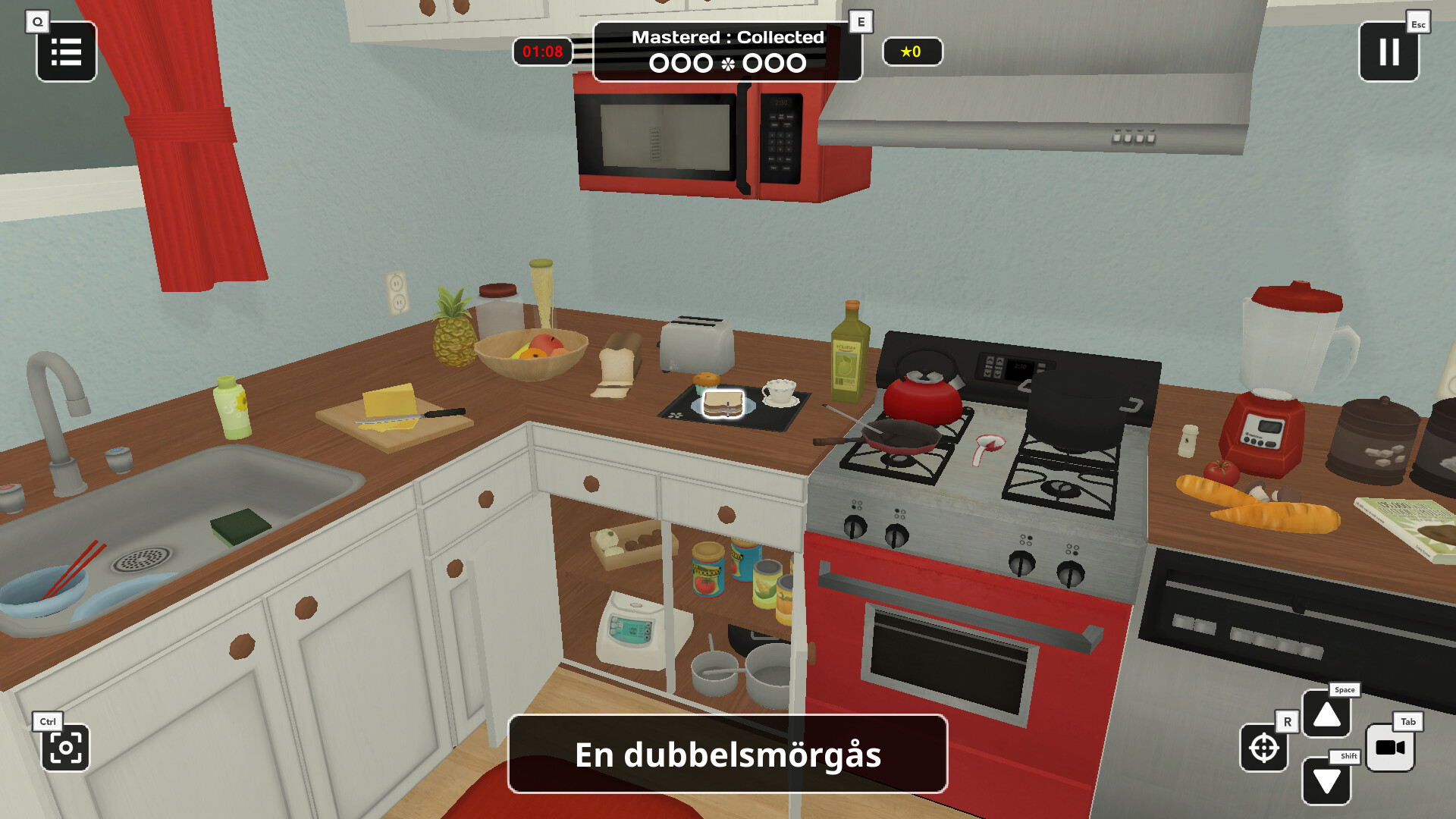Open the objectives list icon
The height and width of the screenshot is (819, 1456).
(x=66, y=52)
